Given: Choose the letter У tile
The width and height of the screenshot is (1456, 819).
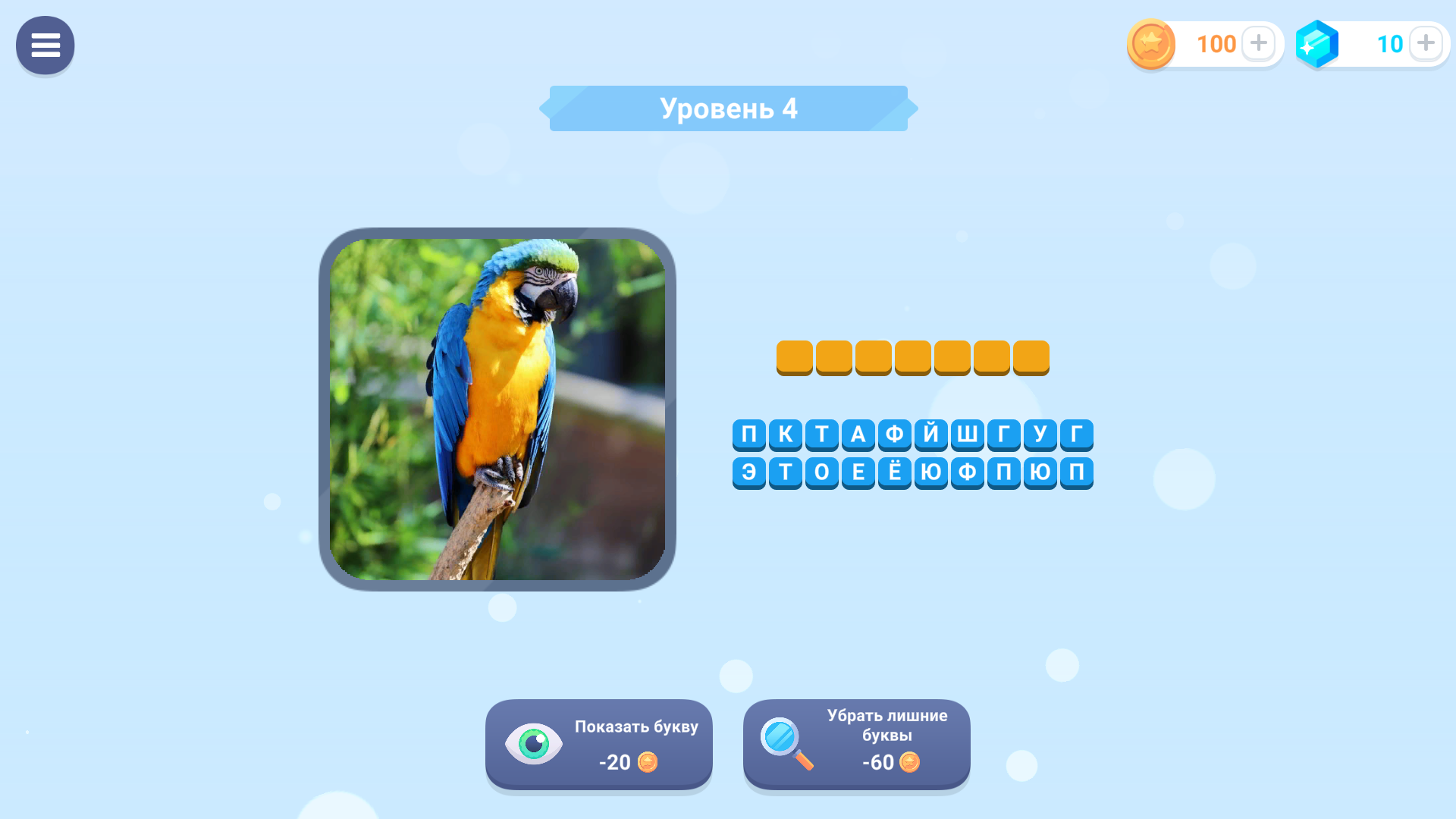Looking at the screenshot, I should click(x=1040, y=435).
